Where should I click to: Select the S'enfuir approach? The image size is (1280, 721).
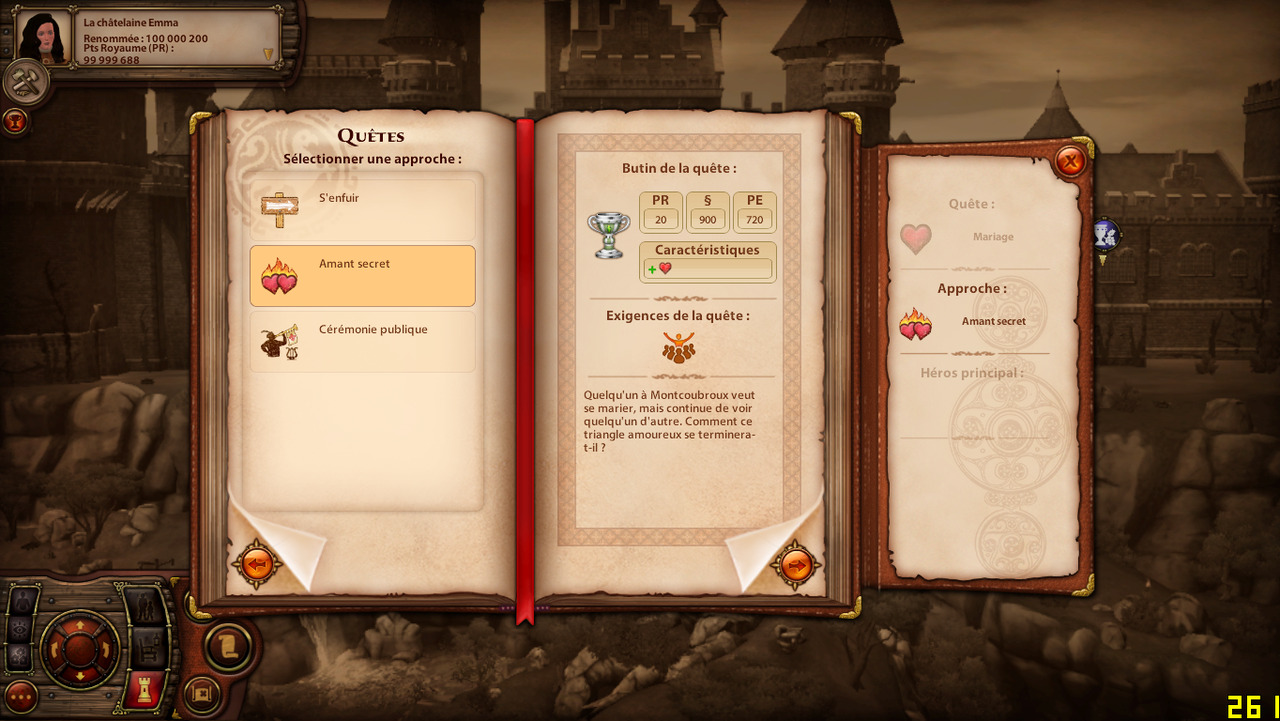click(362, 210)
